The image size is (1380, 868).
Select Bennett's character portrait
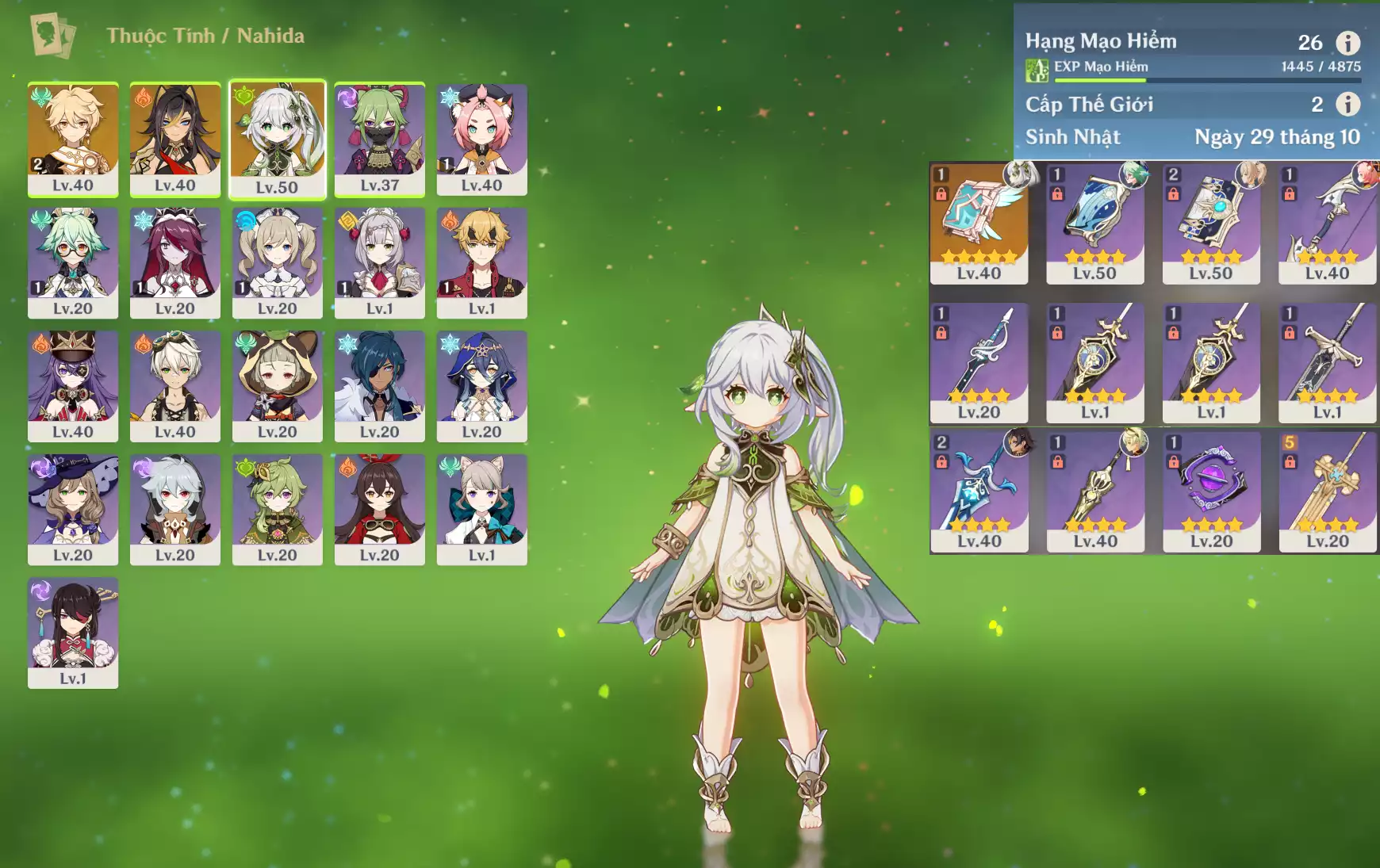[481, 262]
